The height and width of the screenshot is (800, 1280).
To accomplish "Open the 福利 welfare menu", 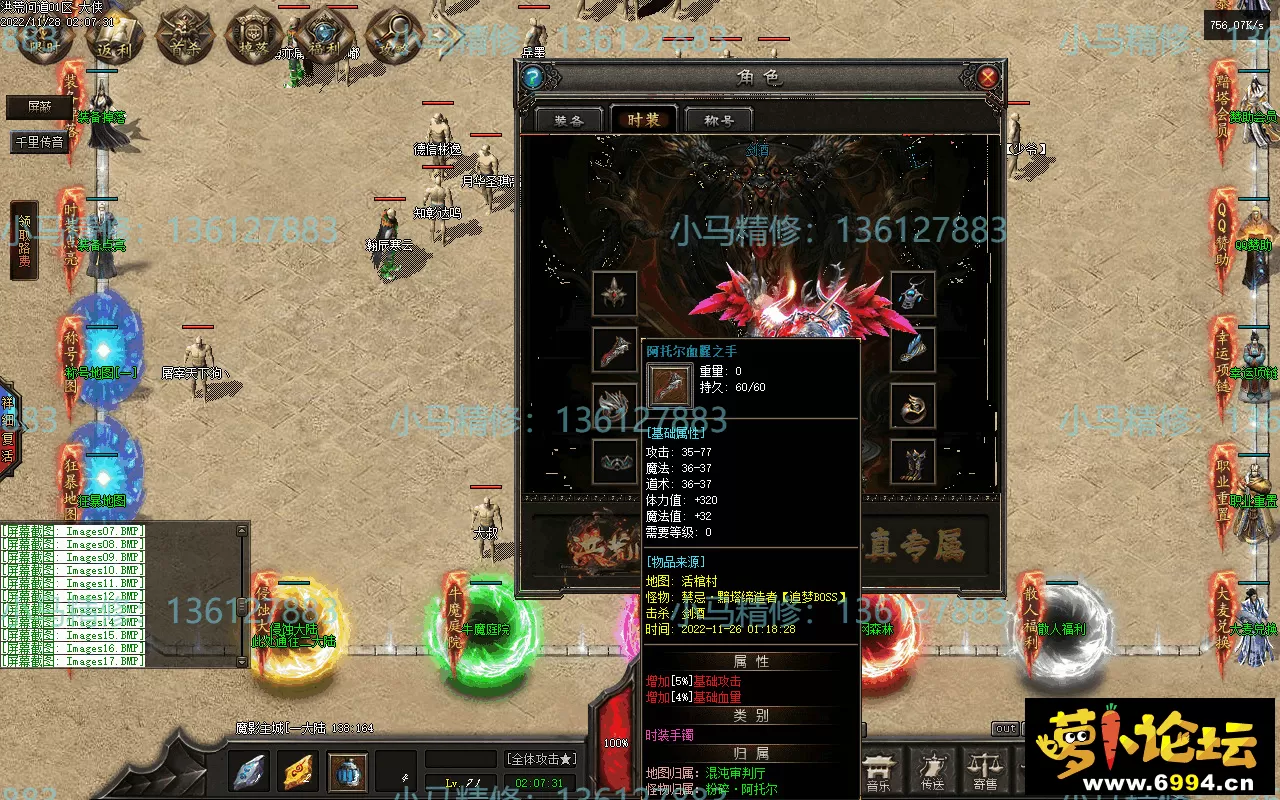I will tap(323, 40).
